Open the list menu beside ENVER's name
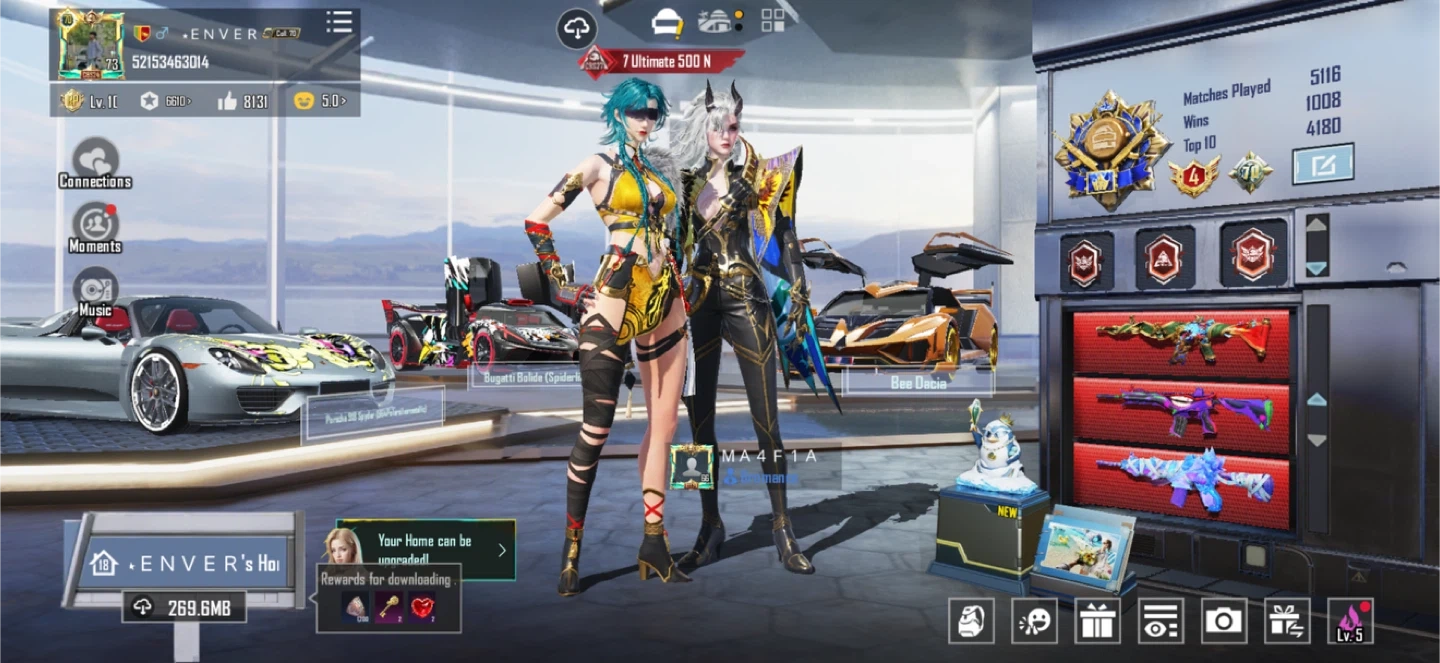 (339, 23)
